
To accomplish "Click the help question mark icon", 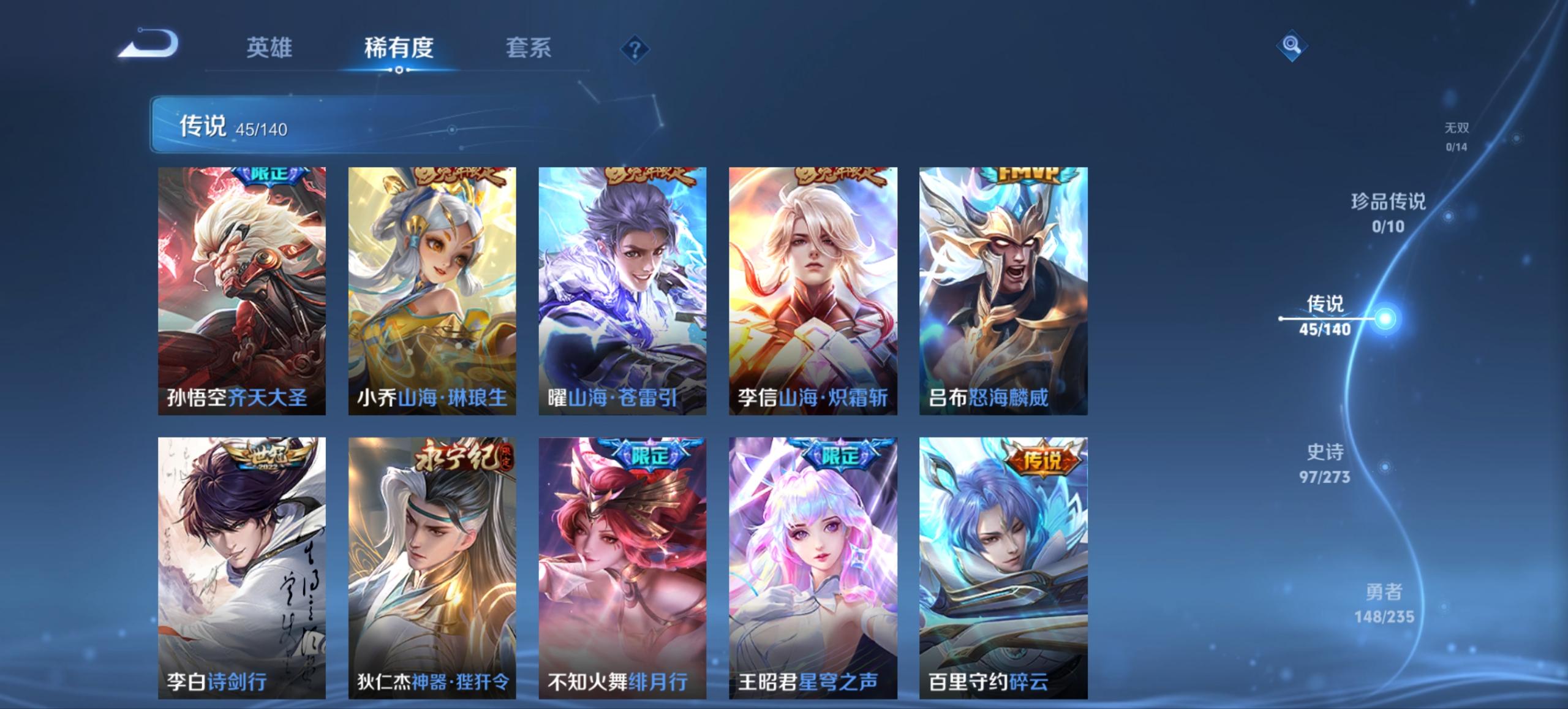I will 635,50.
